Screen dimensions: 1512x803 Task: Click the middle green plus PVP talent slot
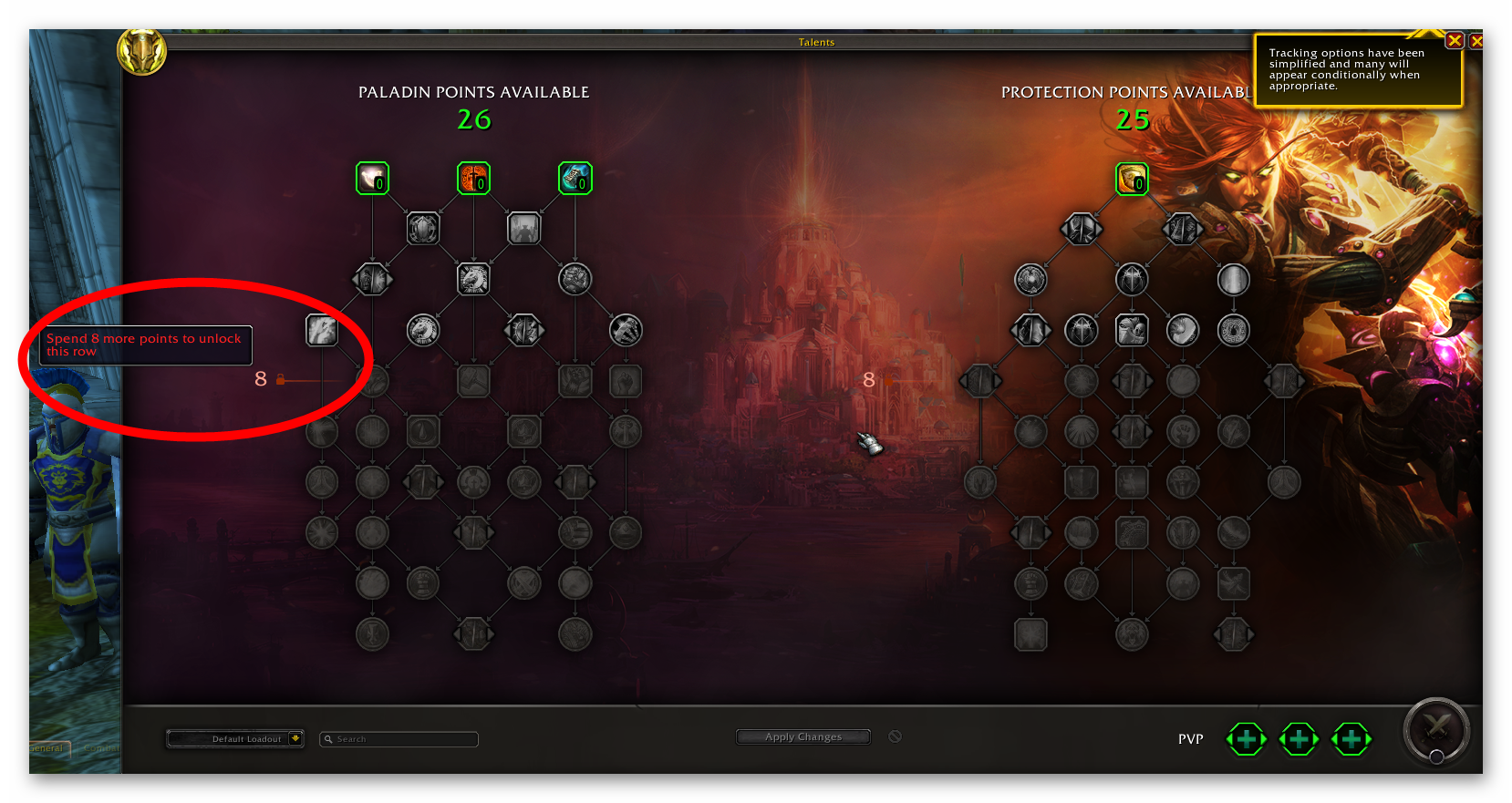(x=1299, y=739)
